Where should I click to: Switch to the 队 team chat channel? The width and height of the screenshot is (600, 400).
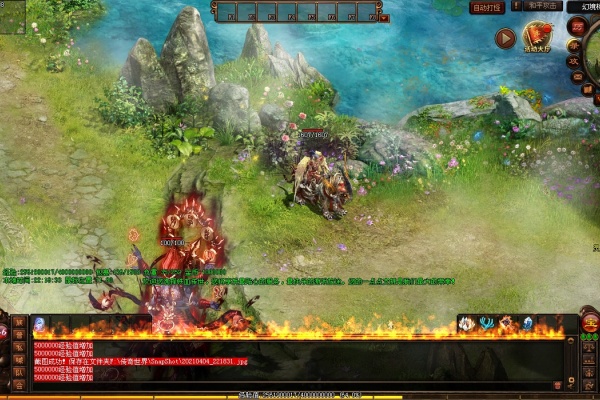(19, 372)
